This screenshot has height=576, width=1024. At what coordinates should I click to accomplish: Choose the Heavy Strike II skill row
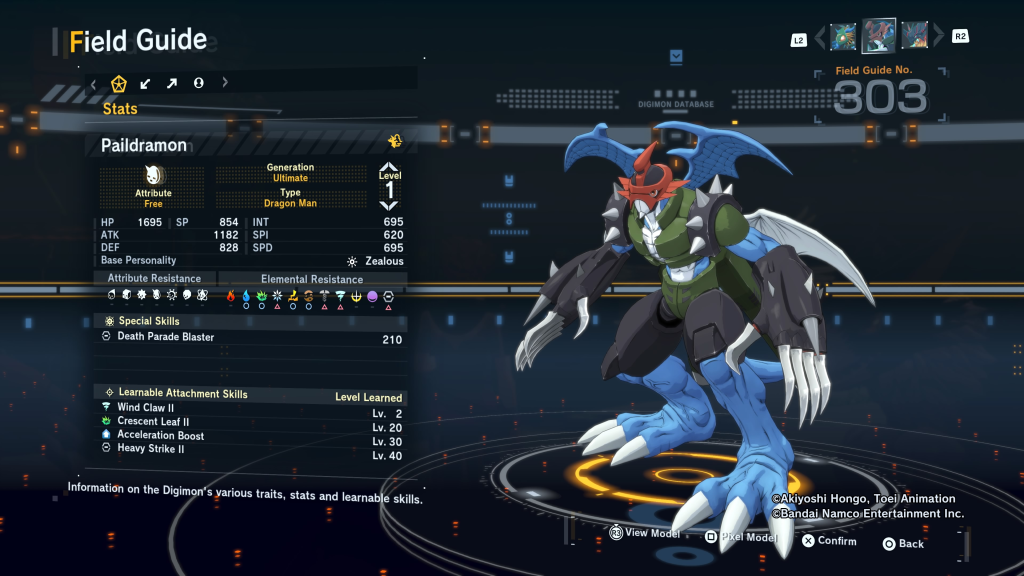252,450
